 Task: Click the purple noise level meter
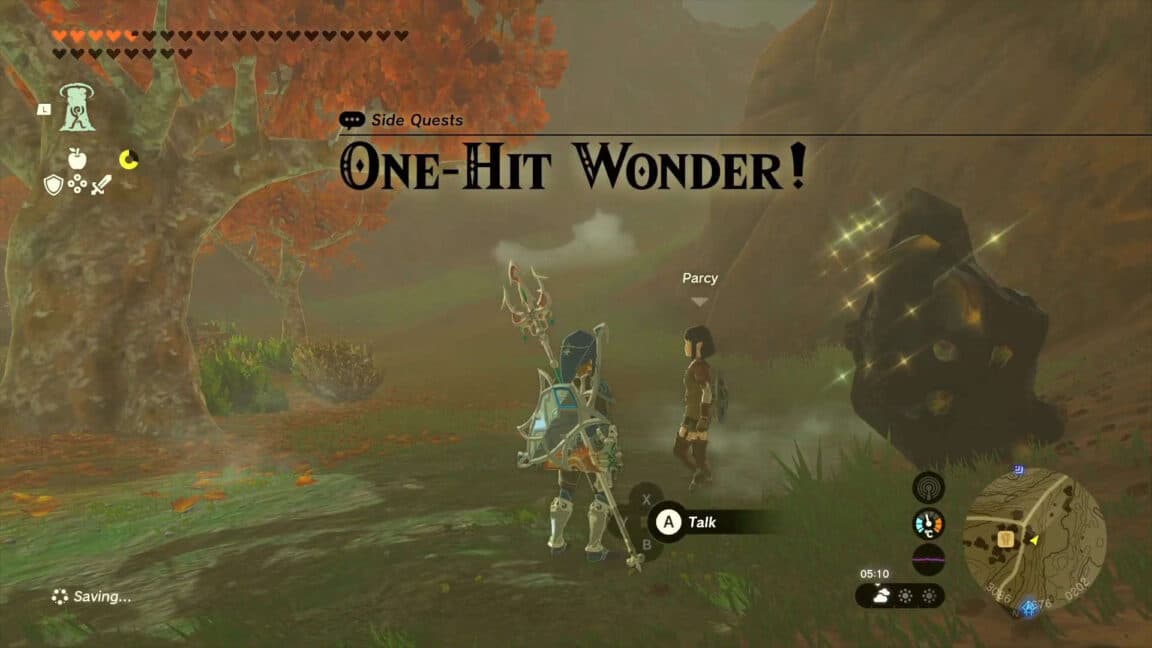tap(928, 558)
